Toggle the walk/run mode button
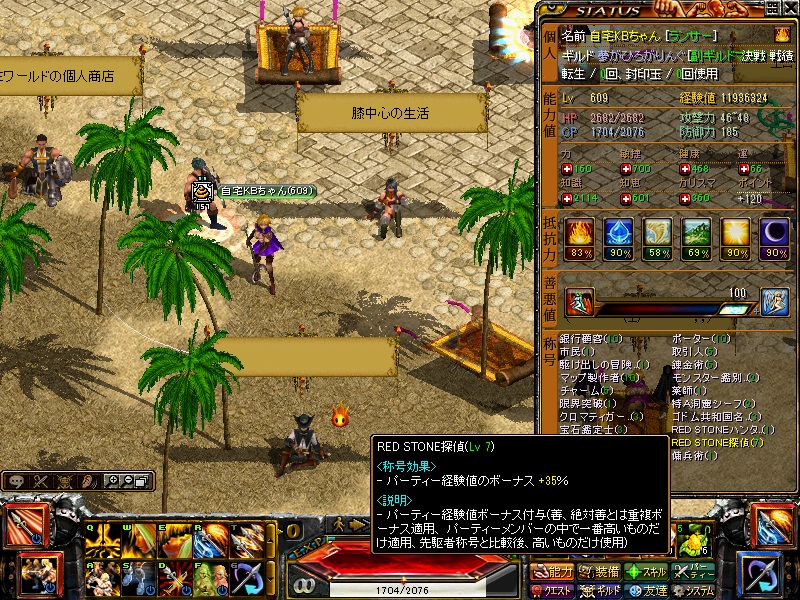Screen dimensions: 800x600 (x=340, y=524)
